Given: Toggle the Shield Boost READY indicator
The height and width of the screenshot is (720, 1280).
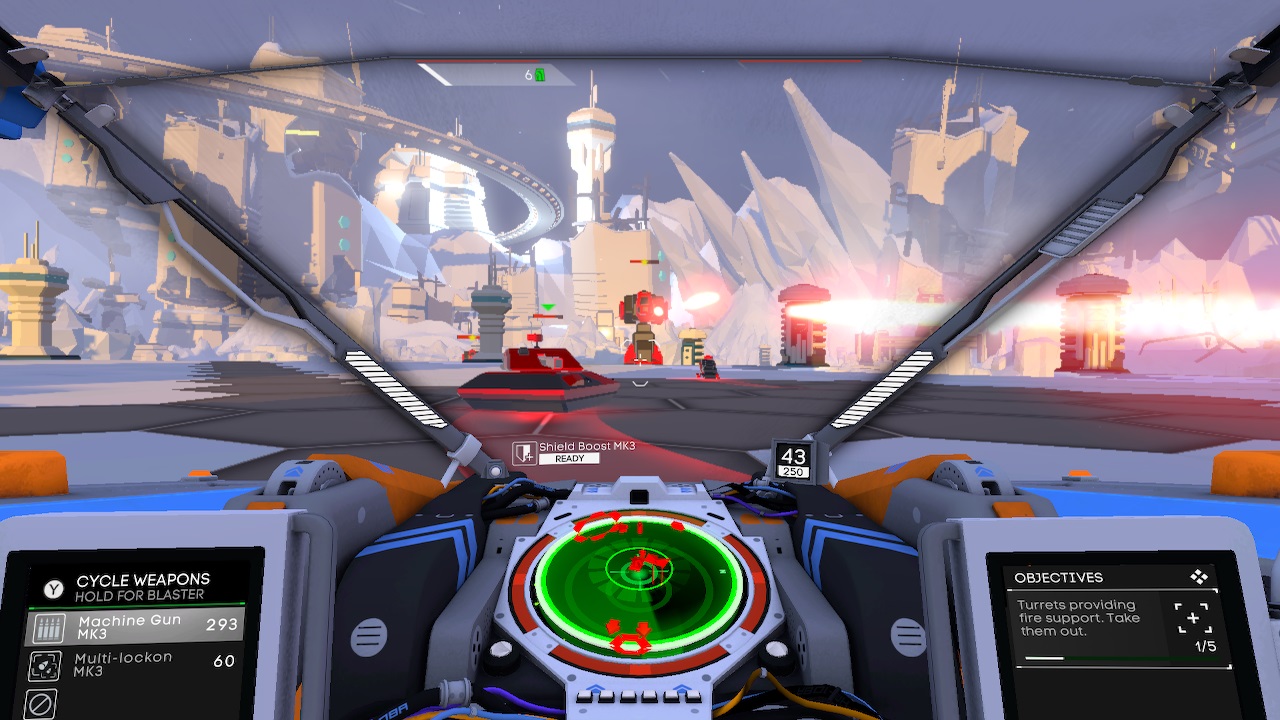Looking at the screenshot, I should tap(571, 460).
